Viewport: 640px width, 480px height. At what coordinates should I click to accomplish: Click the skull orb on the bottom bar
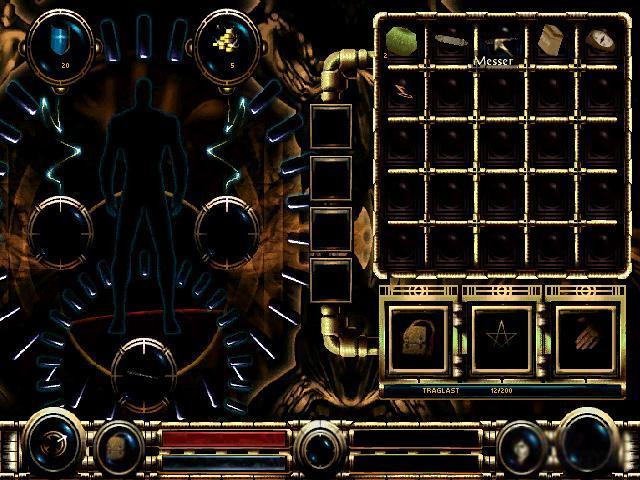(520, 443)
